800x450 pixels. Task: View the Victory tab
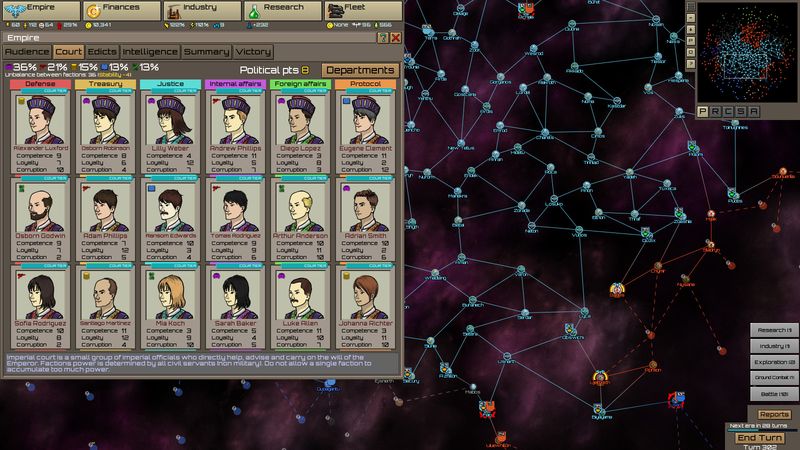click(x=254, y=51)
